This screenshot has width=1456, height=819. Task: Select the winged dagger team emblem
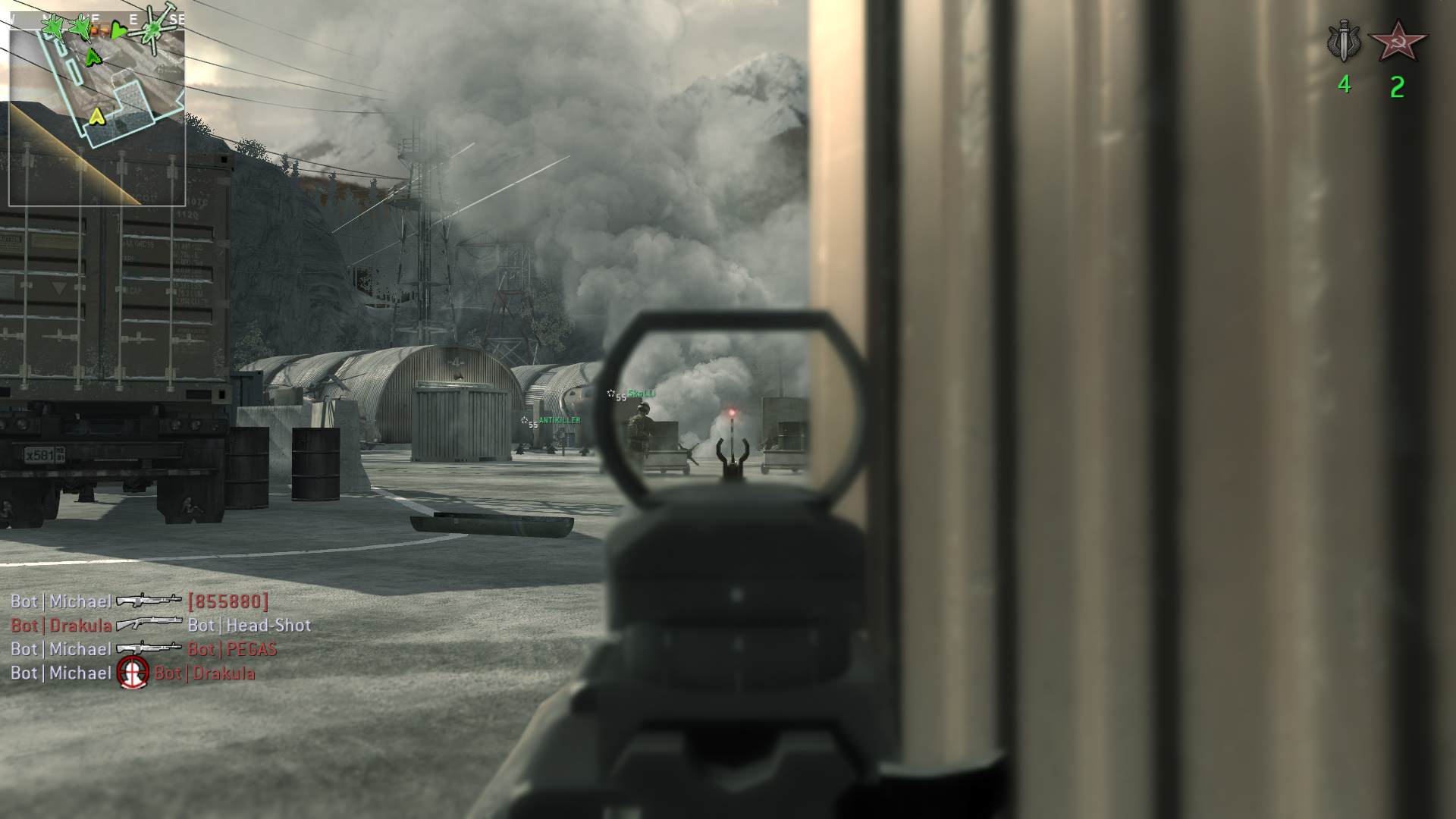(1344, 43)
